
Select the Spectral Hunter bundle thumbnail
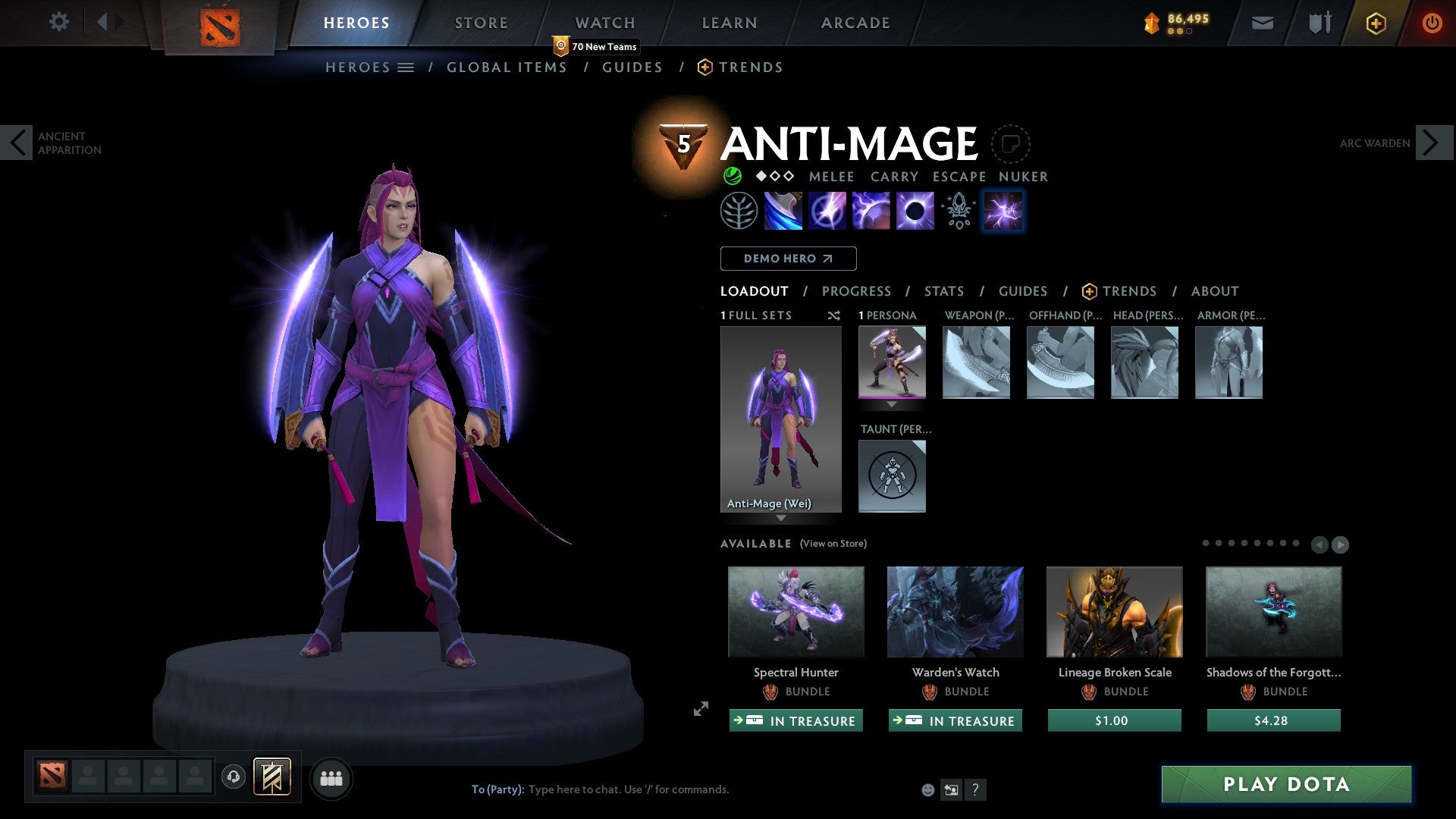[795, 612]
